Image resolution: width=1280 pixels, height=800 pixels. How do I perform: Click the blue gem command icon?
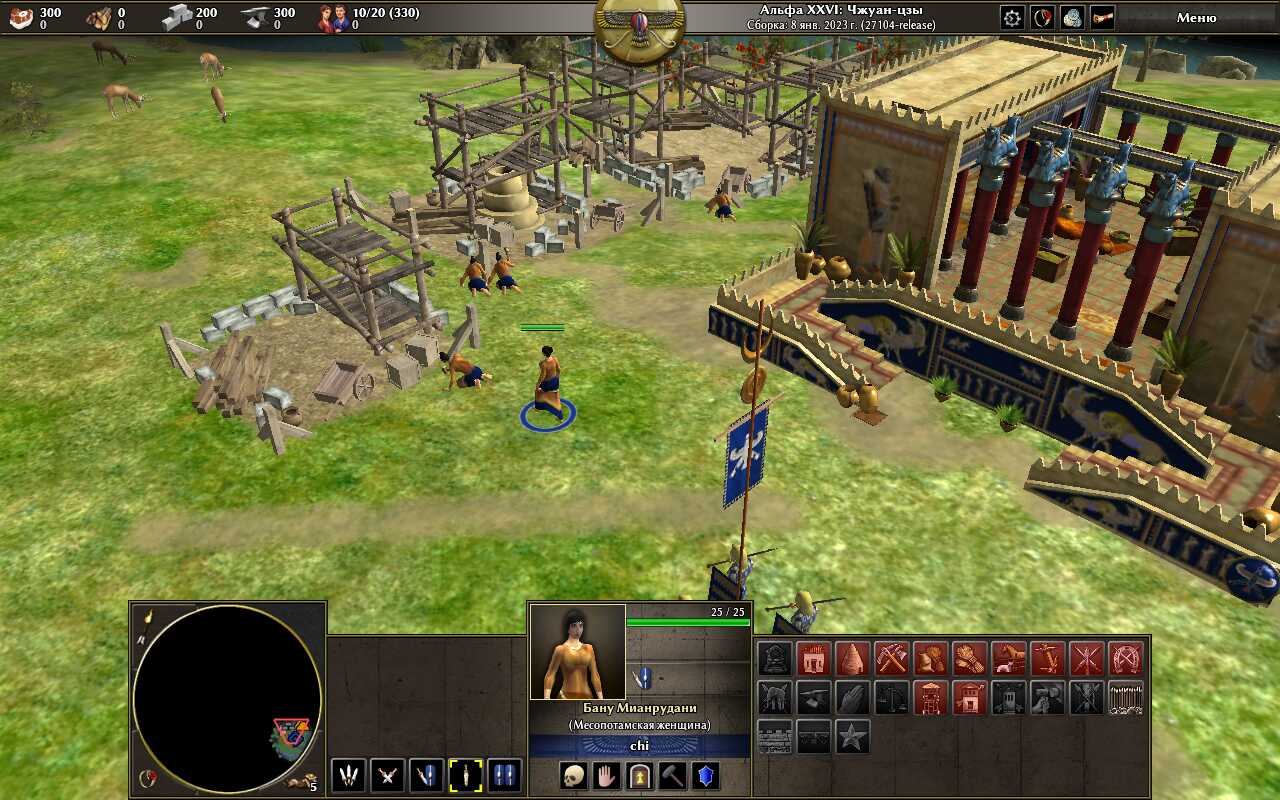[706, 776]
